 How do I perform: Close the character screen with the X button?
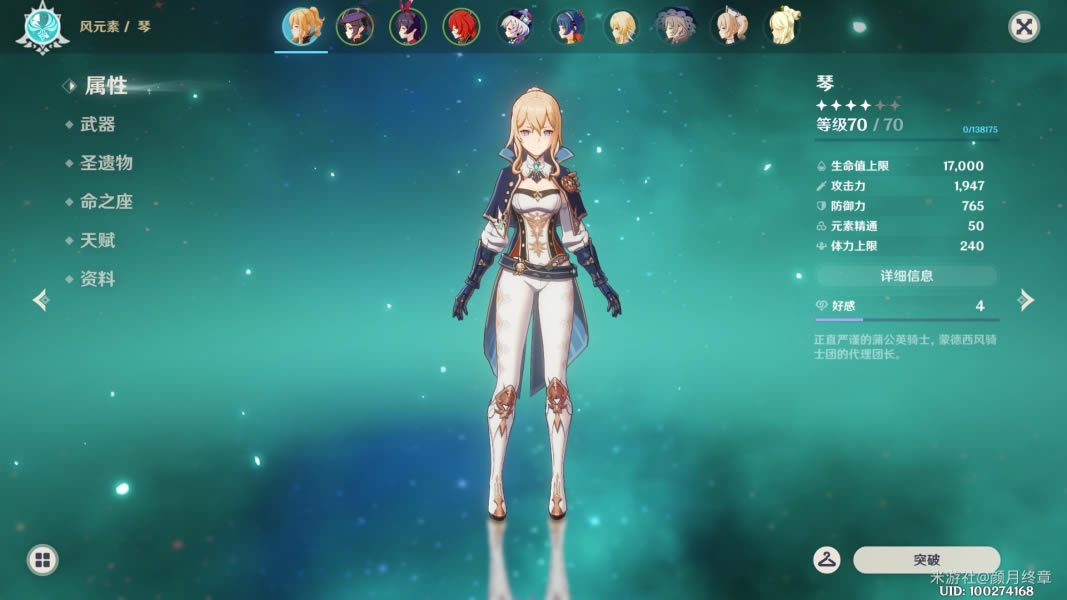(x=1024, y=27)
